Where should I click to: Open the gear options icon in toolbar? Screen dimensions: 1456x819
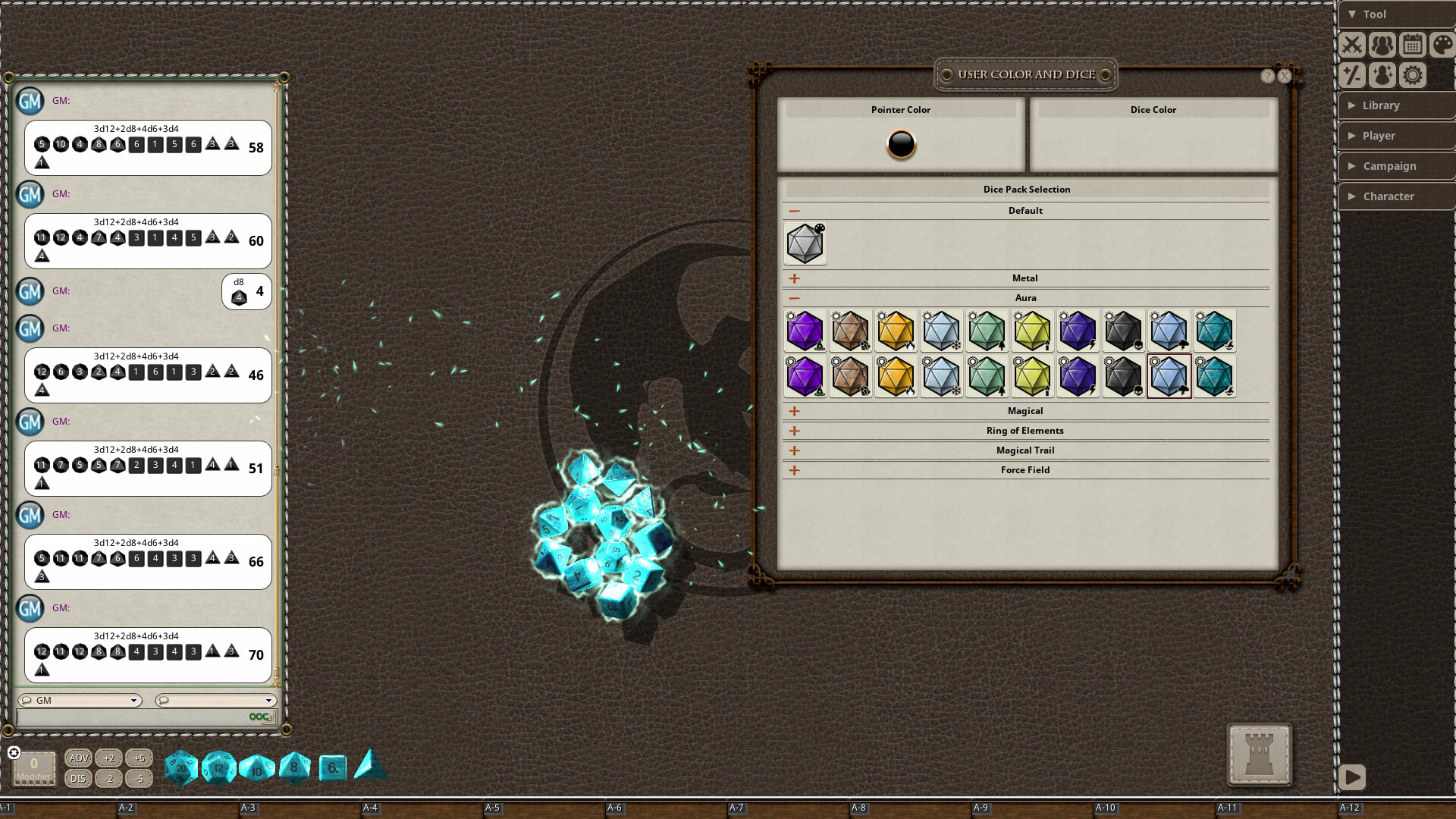coord(1412,75)
